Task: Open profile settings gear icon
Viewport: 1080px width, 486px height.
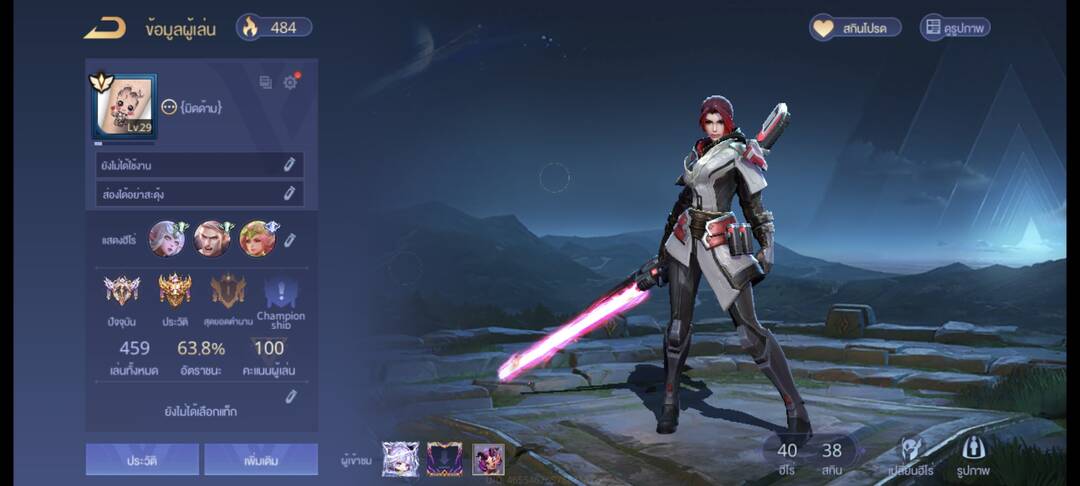Action: point(290,83)
